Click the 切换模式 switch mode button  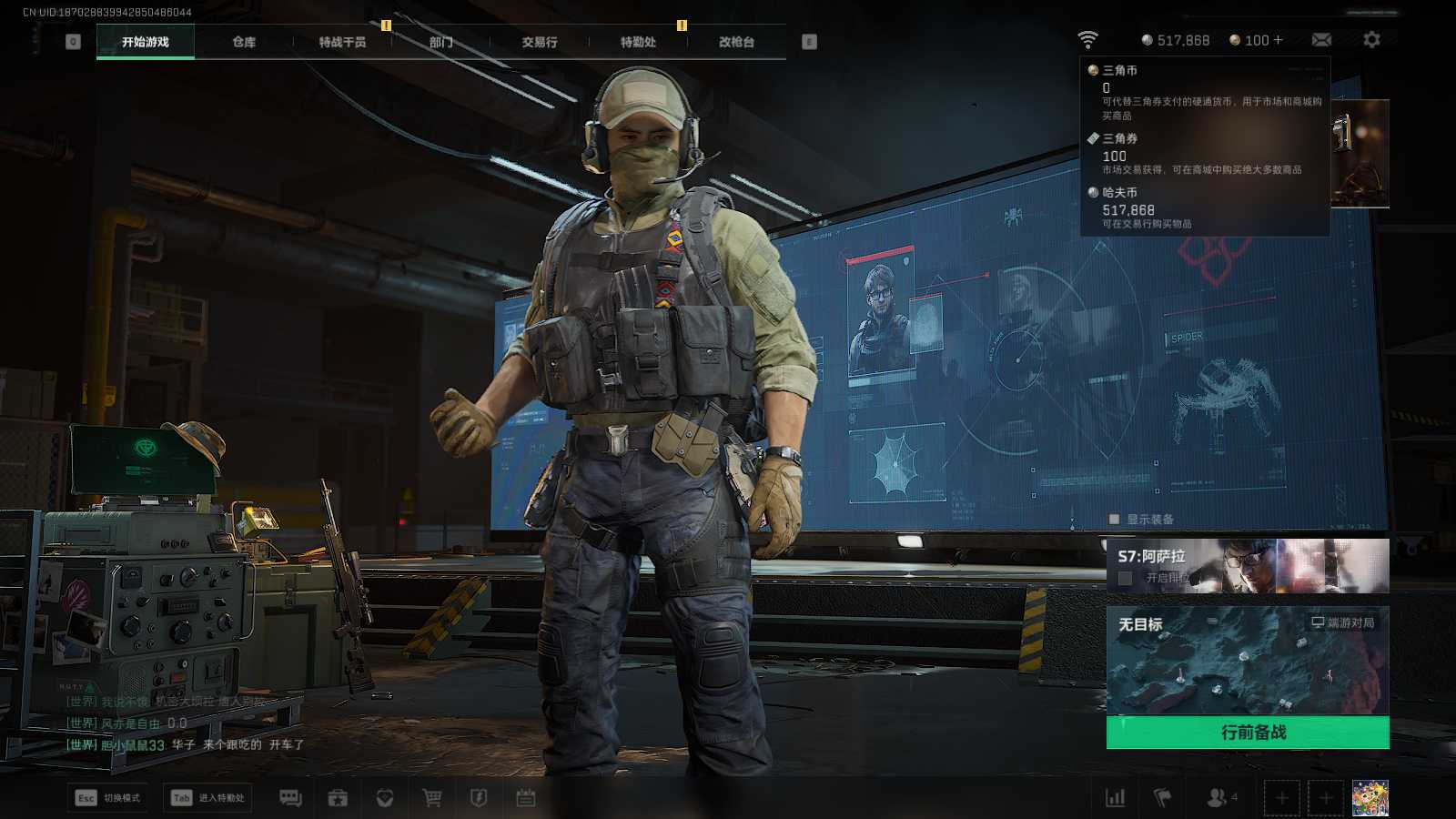108,798
